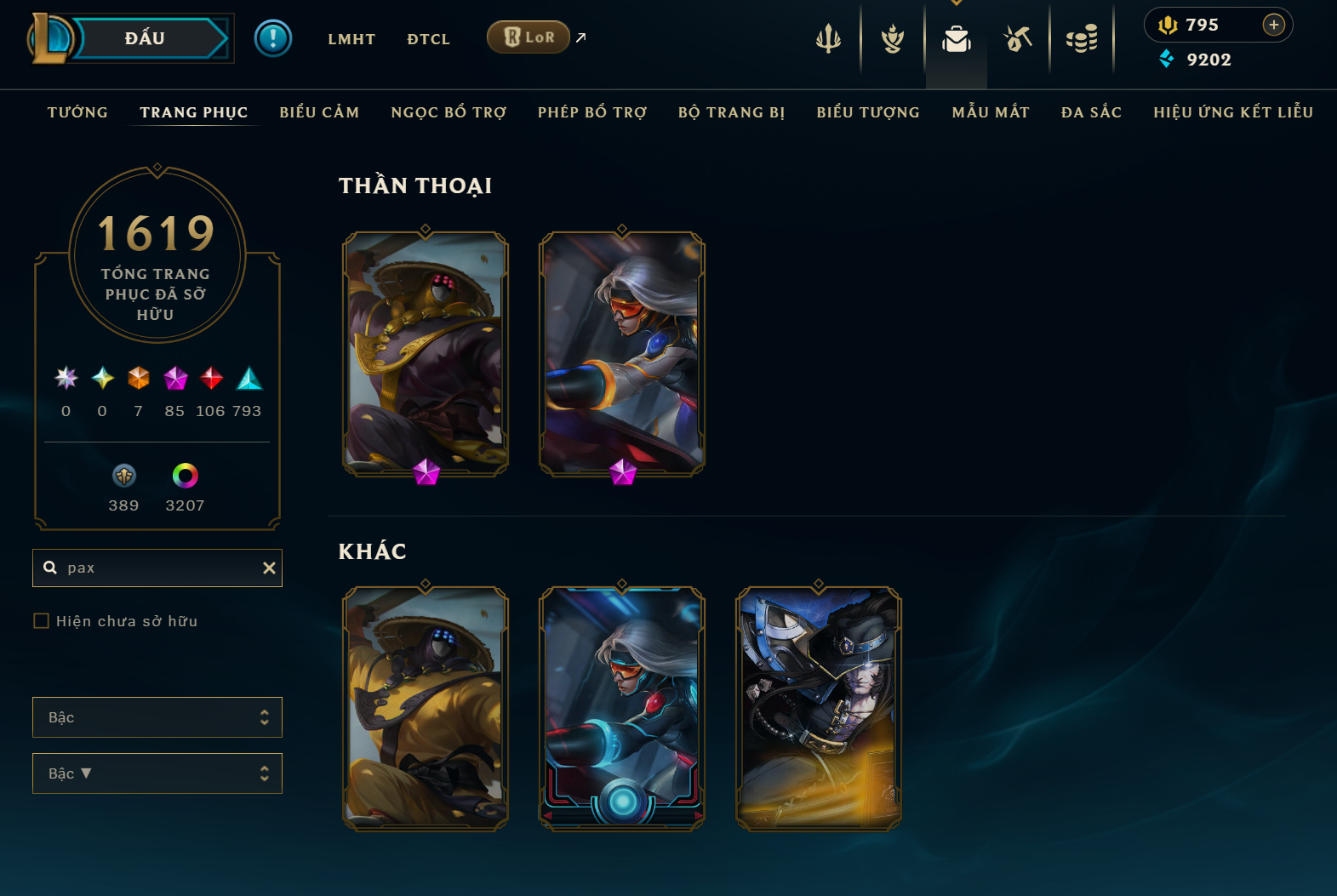Switch to the TƯỚNG tab
1337x896 pixels.
coord(77,111)
